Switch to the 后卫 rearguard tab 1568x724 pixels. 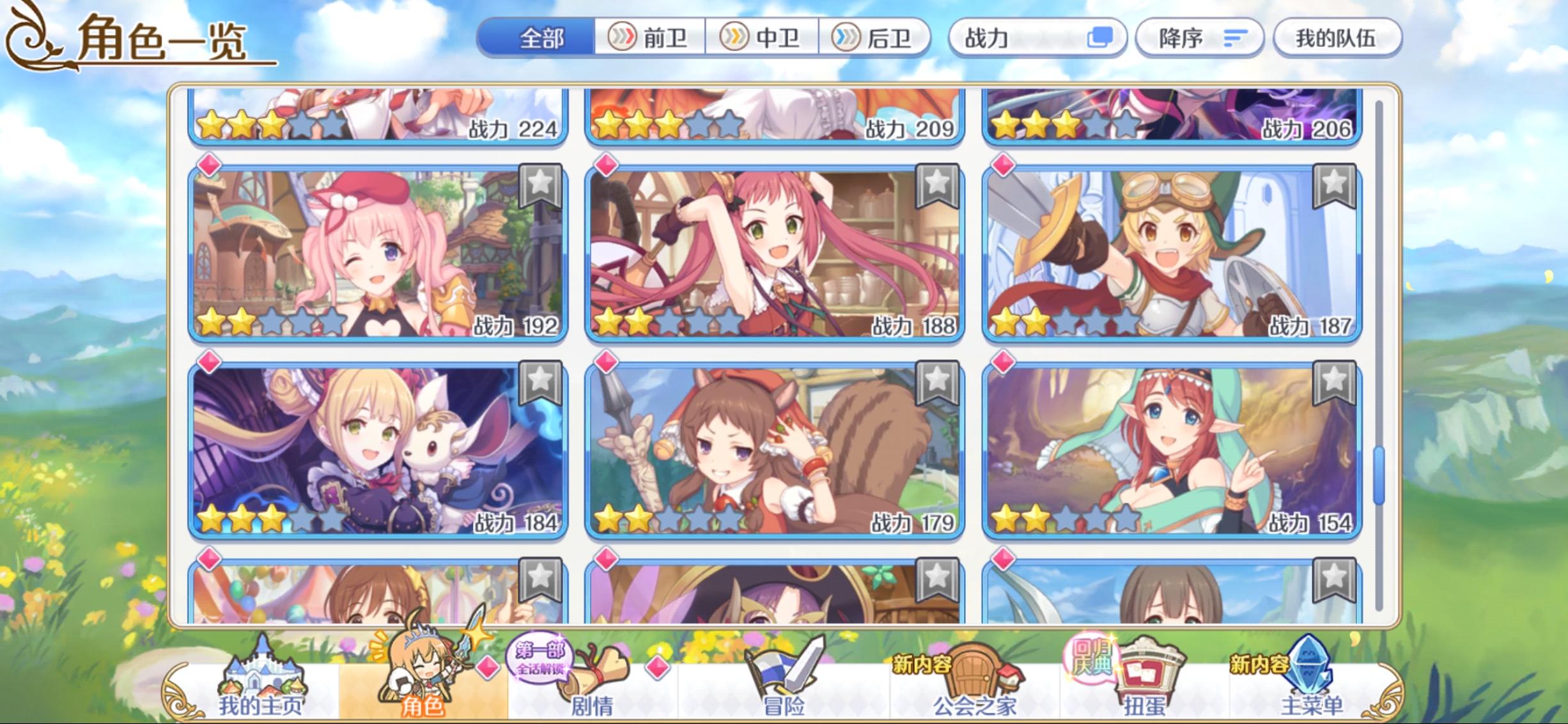click(x=877, y=37)
